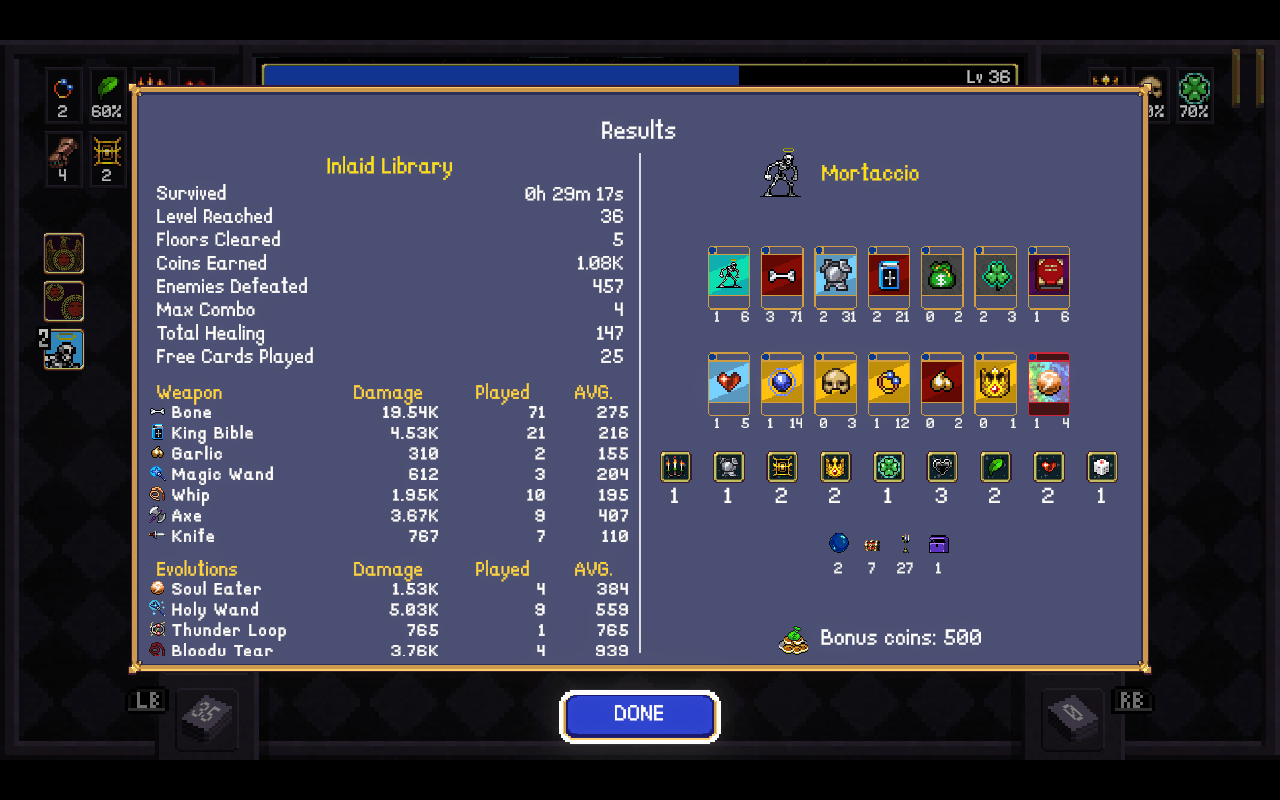Image resolution: width=1280 pixels, height=800 pixels.
Task: Click the green leaf passive icon
Action: 994,467
